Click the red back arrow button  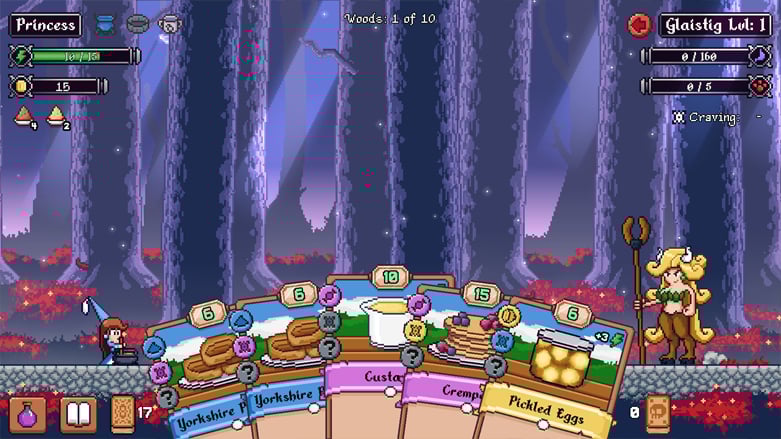click(x=638, y=25)
